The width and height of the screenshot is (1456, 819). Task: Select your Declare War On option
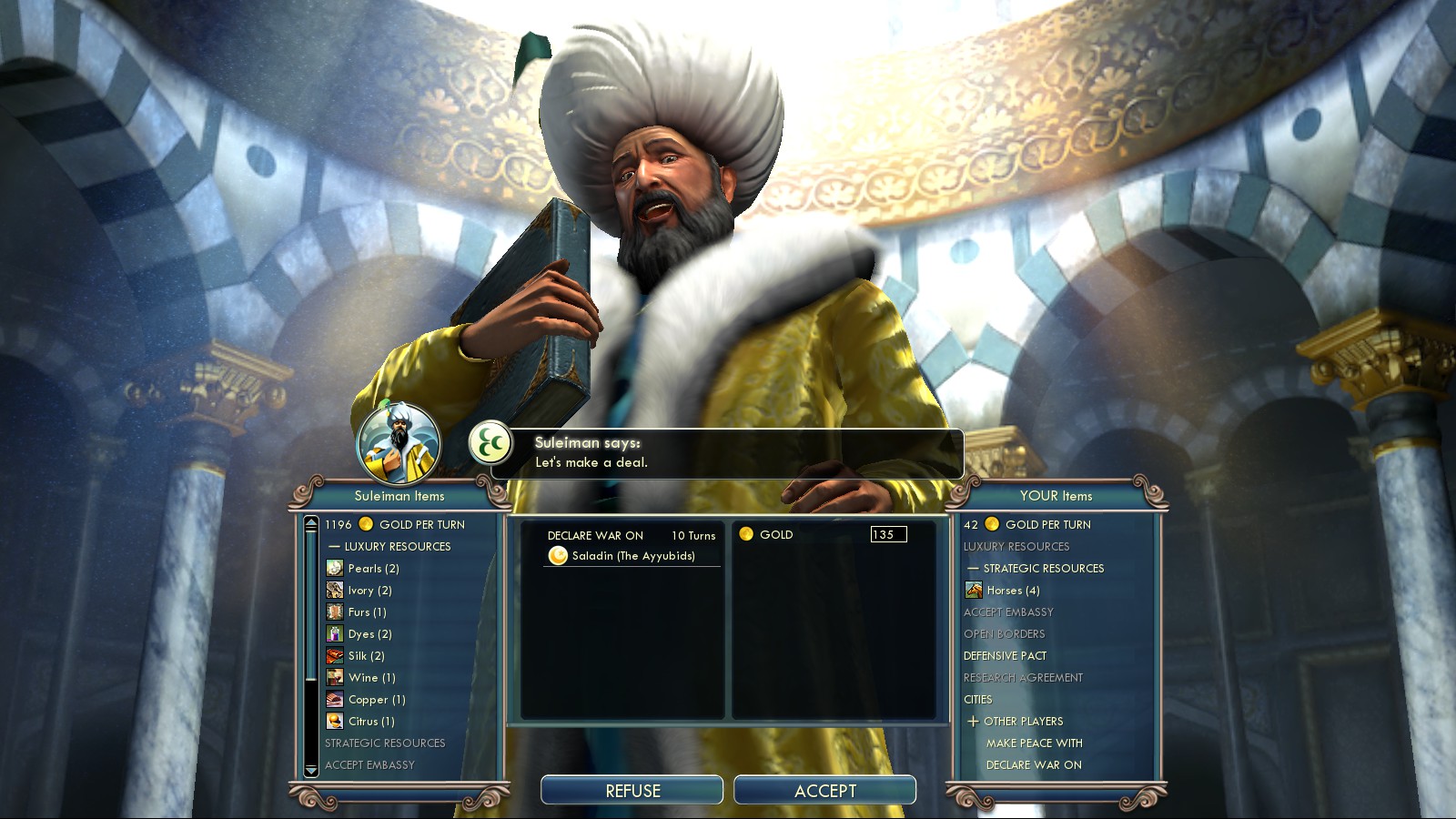pos(1034,764)
